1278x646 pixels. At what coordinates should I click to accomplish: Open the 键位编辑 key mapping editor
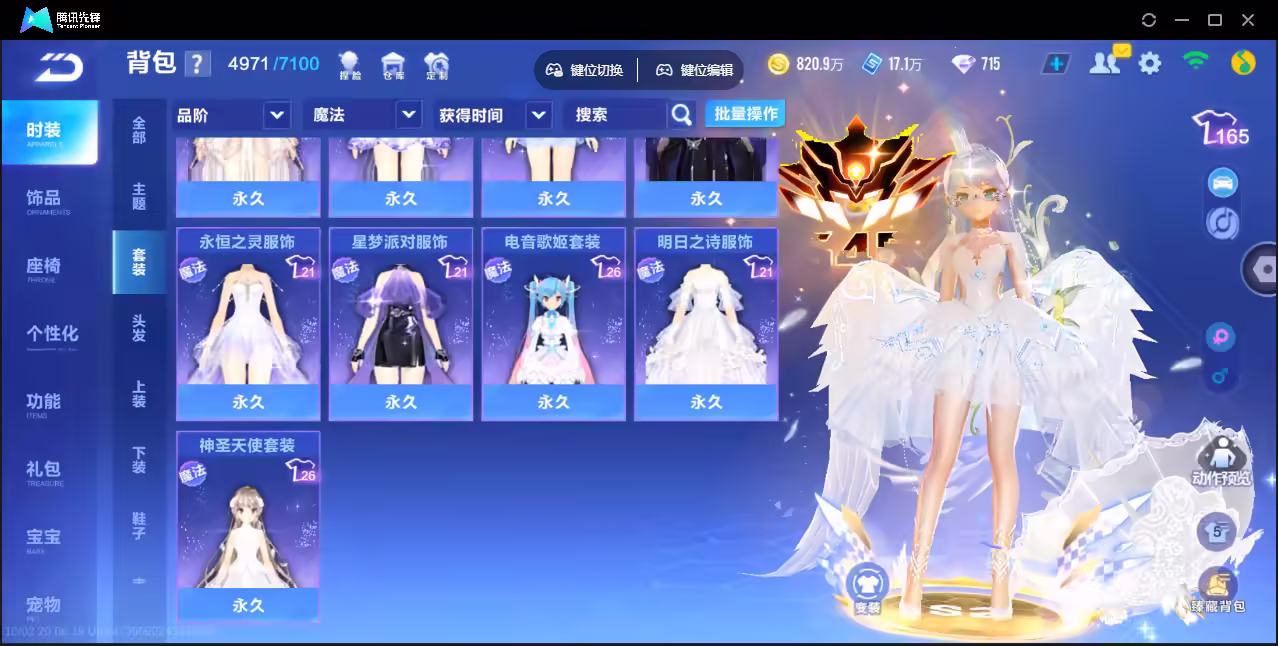click(695, 70)
